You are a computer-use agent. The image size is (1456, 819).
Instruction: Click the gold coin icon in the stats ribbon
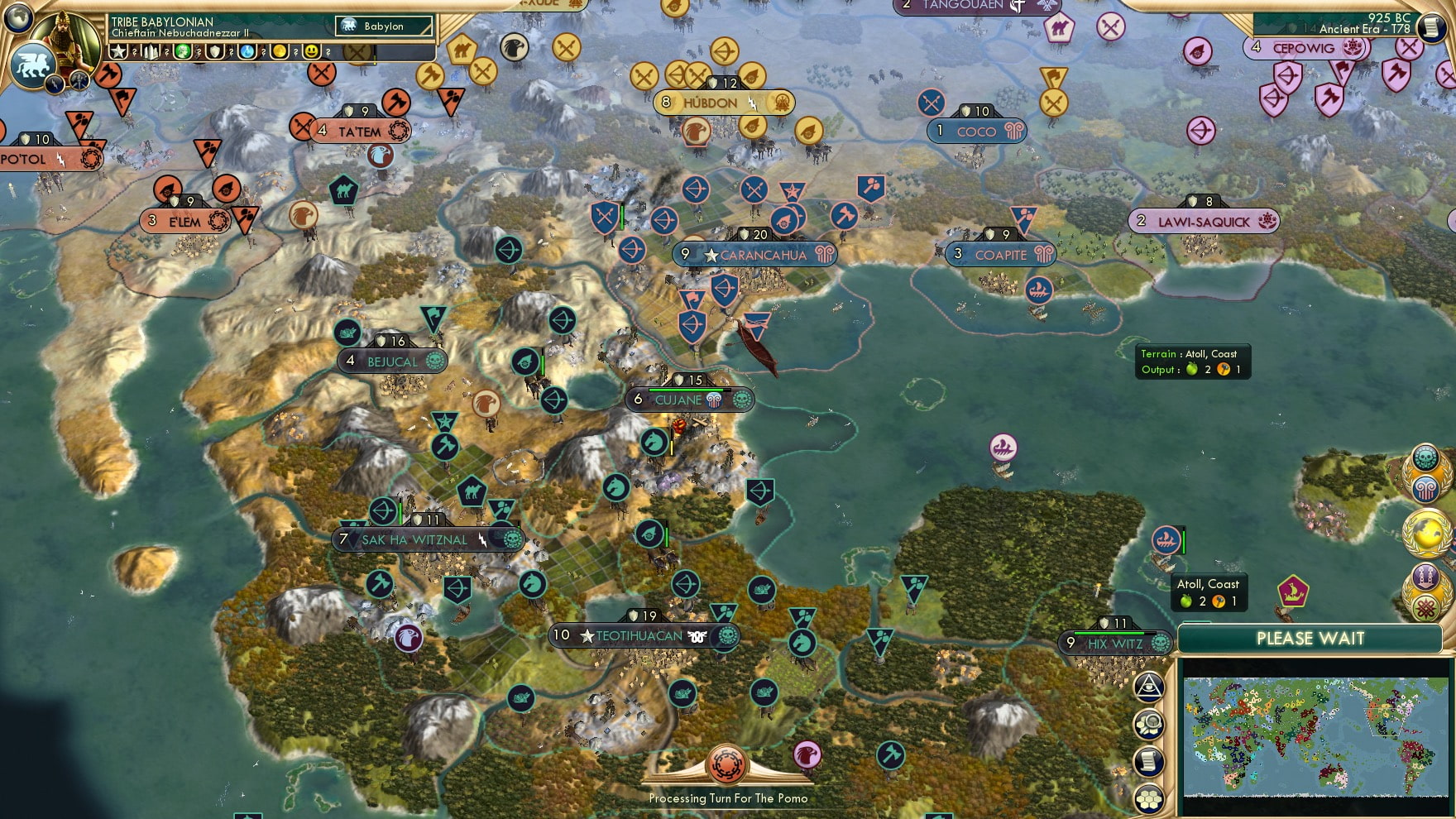click(x=281, y=51)
